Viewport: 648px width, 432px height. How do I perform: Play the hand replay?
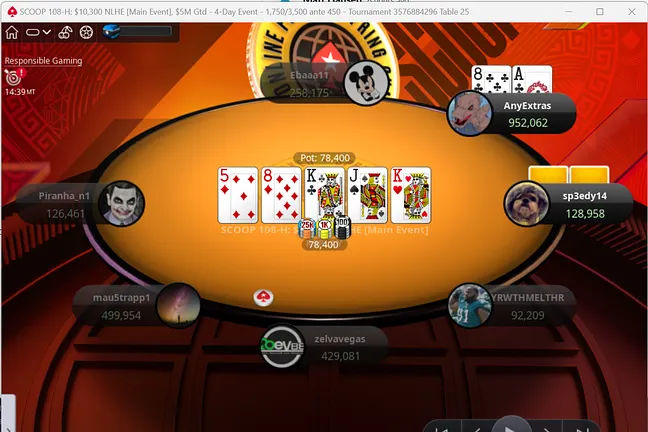511,425
